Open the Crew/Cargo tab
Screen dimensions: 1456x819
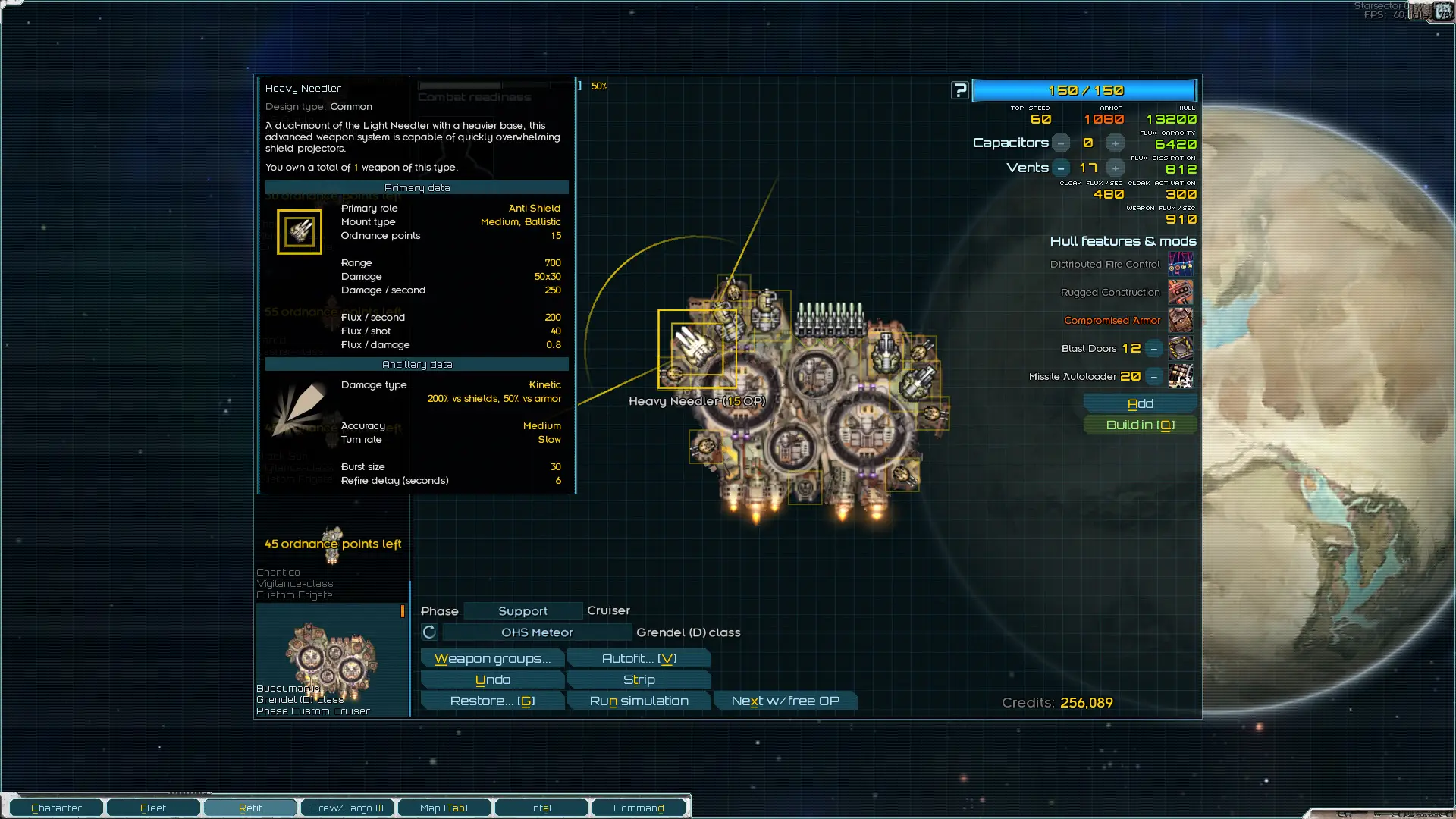[x=347, y=808]
